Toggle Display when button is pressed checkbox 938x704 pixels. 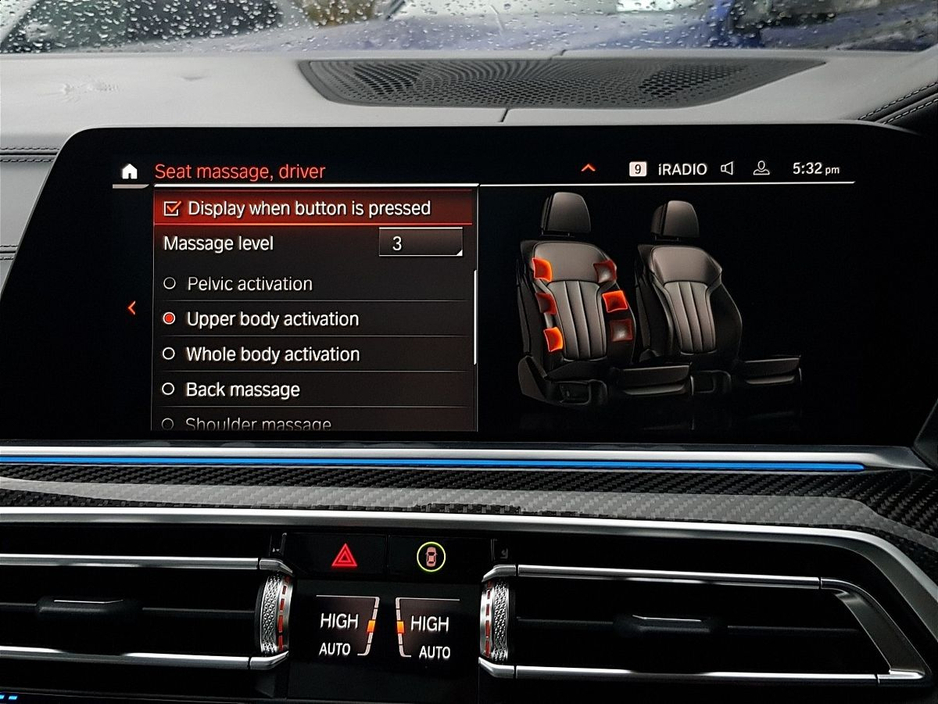click(172, 208)
